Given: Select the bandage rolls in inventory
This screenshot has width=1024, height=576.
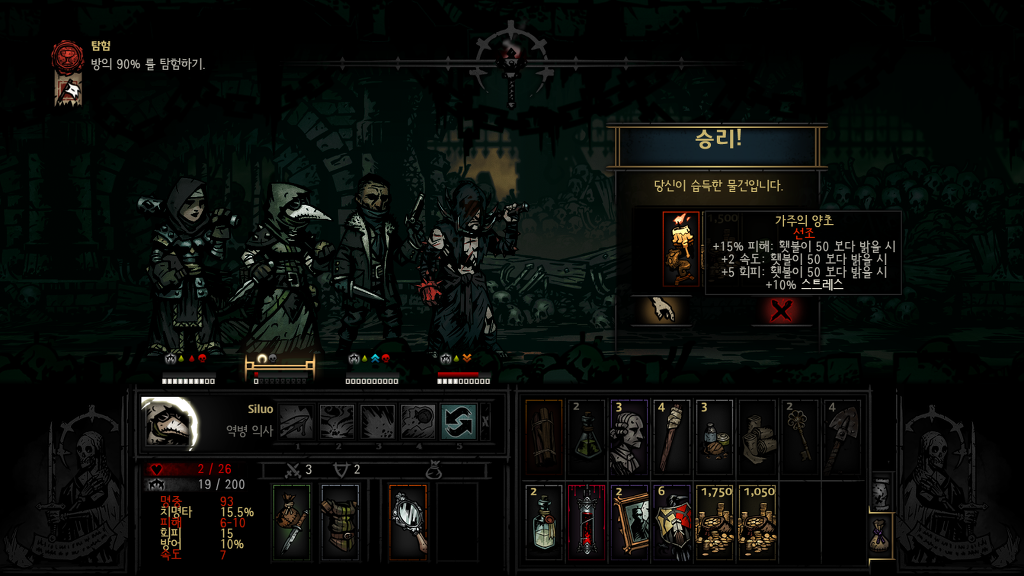Looking at the screenshot, I should click(757, 437).
